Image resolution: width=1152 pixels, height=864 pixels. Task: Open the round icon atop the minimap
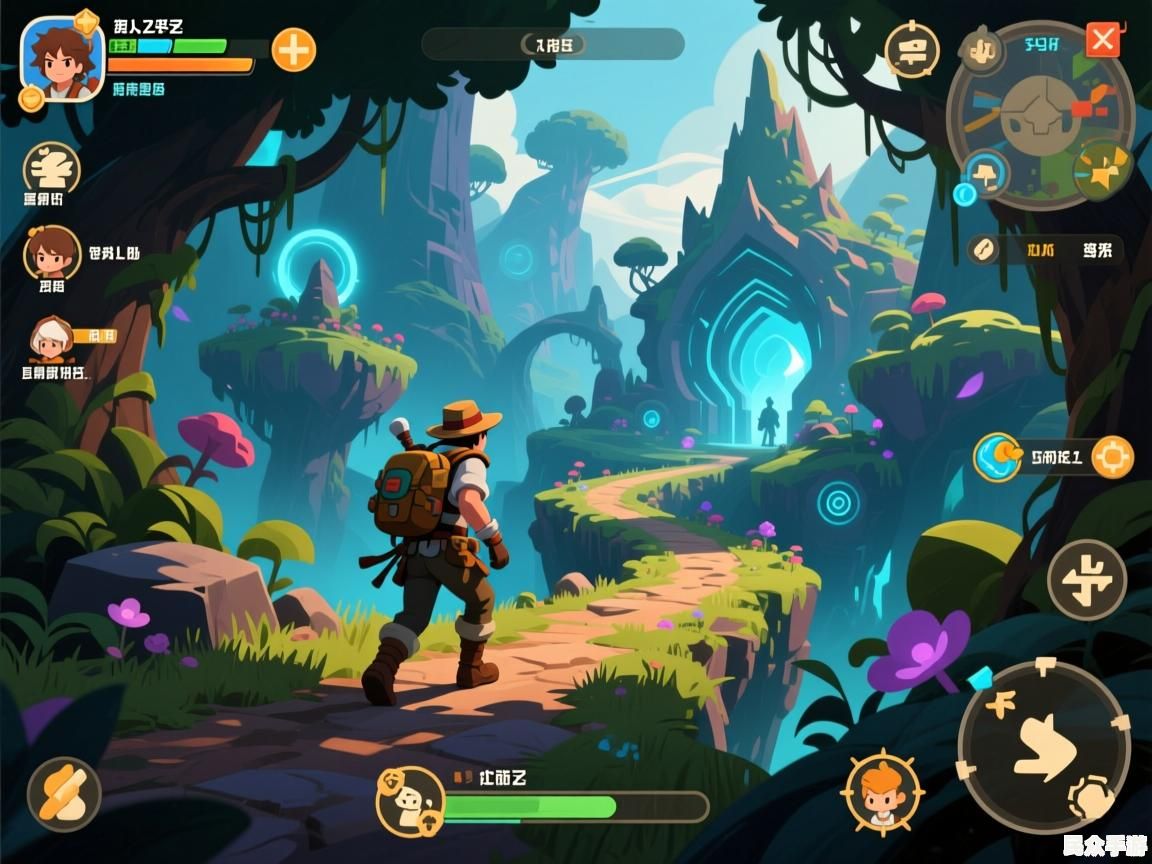982,48
